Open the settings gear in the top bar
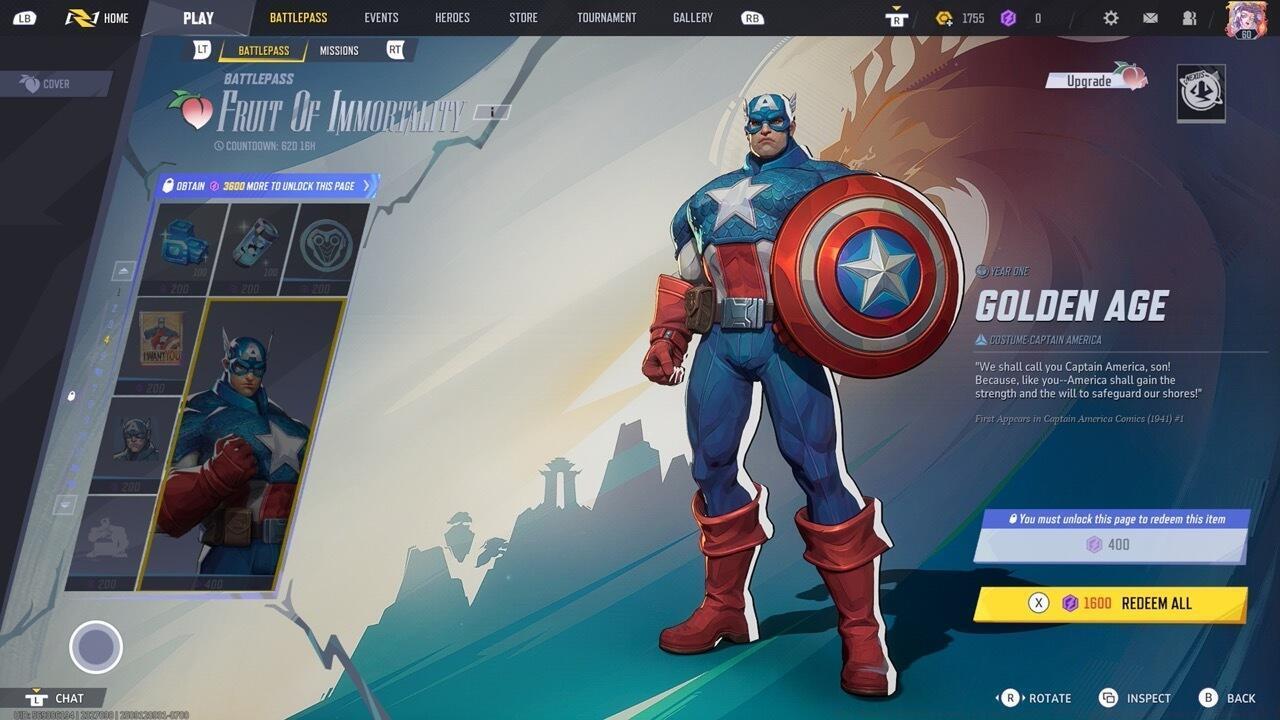Screen dimensions: 1280x720 click(1110, 17)
